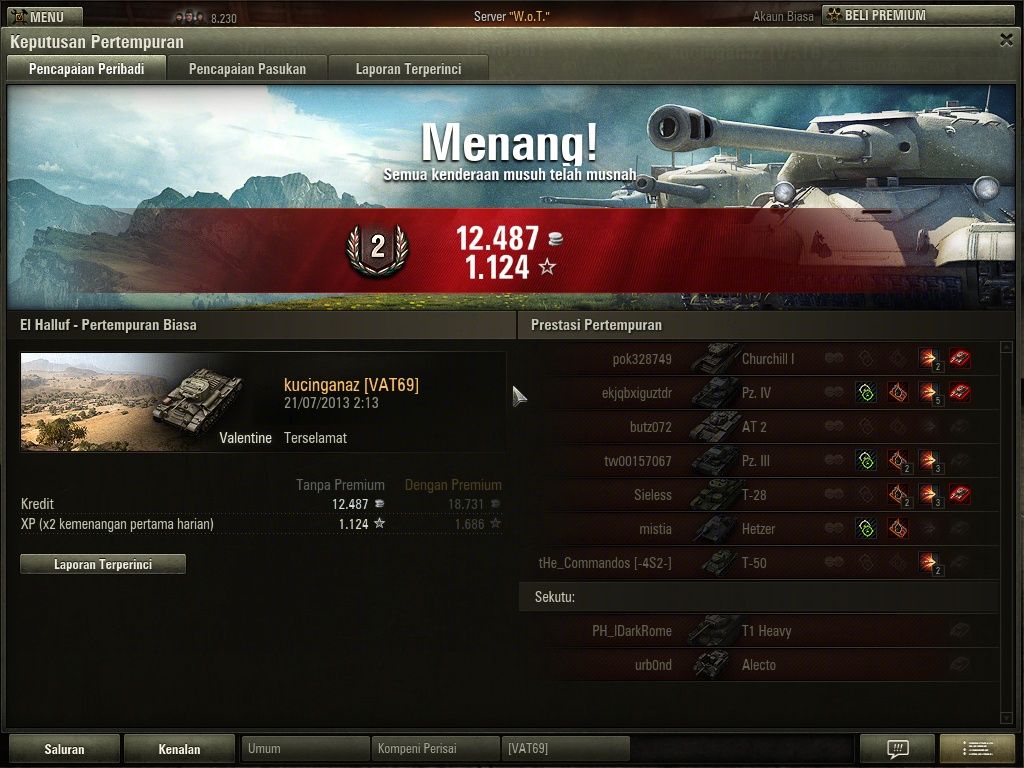Click the speech bubble notification button
The height and width of the screenshot is (768, 1024).
click(x=897, y=749)
